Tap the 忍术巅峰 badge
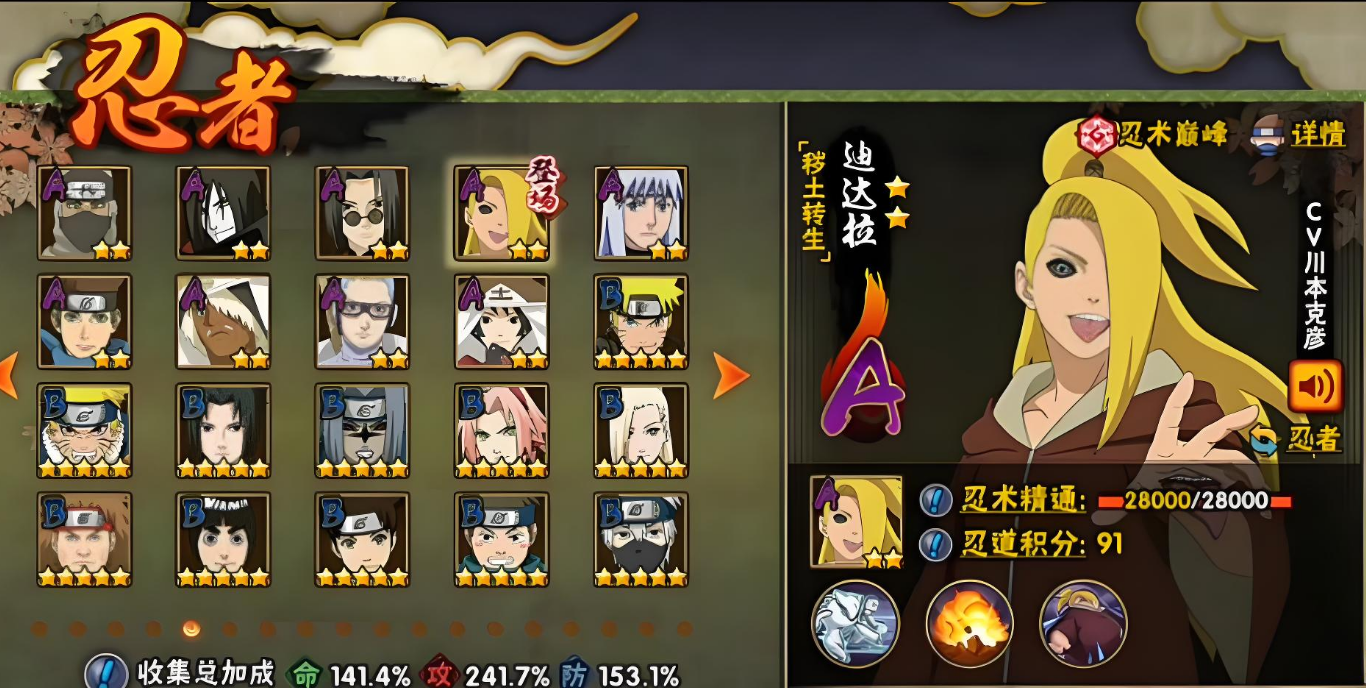1366x688 pixels. (x=1152, y=134)
